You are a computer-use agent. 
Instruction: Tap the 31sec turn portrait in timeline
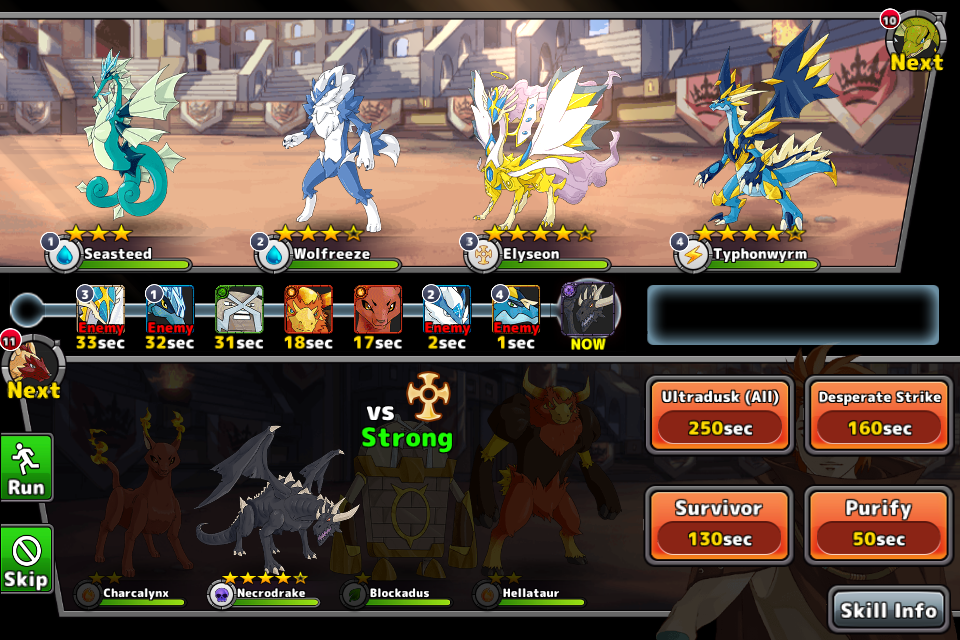coord(239,310)
